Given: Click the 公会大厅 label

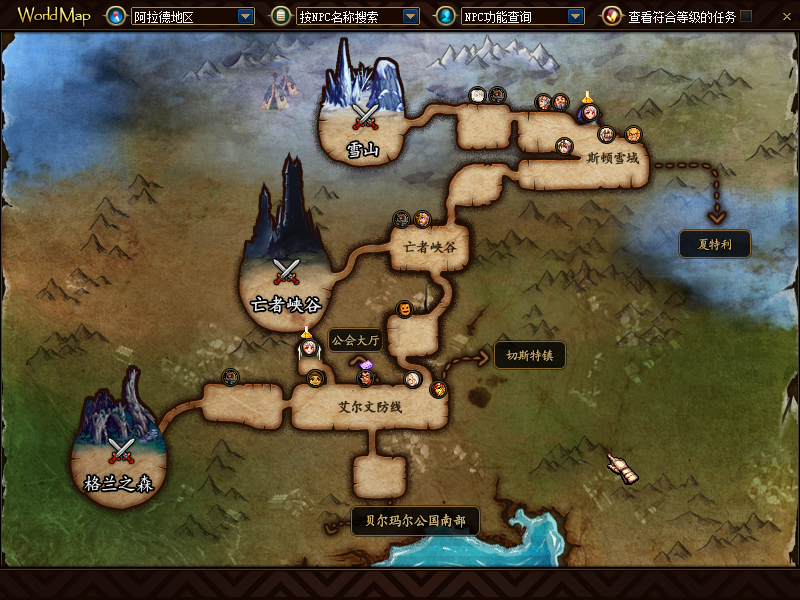Looking at the screenshot, I should (x=355, y=341).
